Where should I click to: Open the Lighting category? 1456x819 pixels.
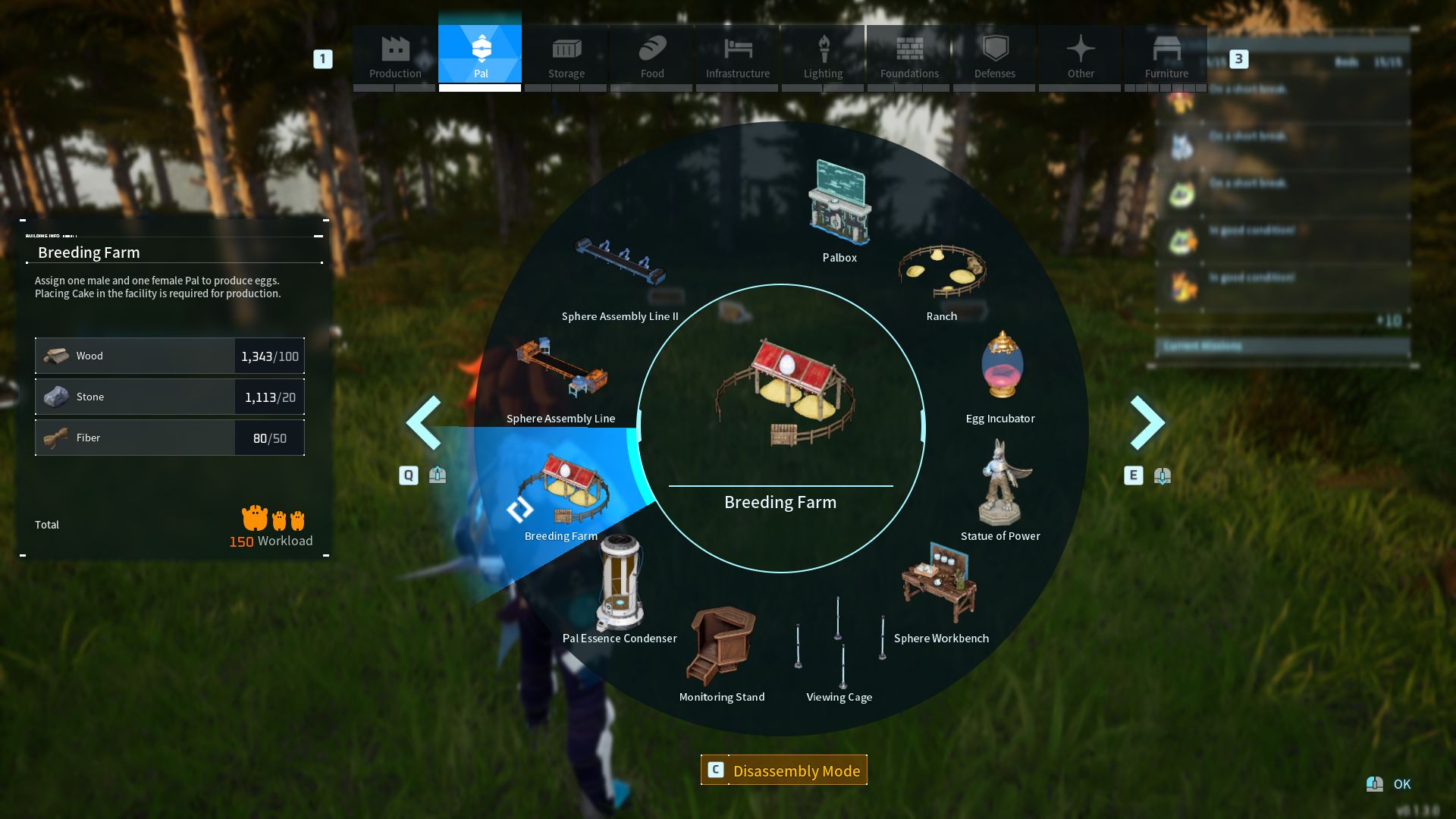[824, 55]
